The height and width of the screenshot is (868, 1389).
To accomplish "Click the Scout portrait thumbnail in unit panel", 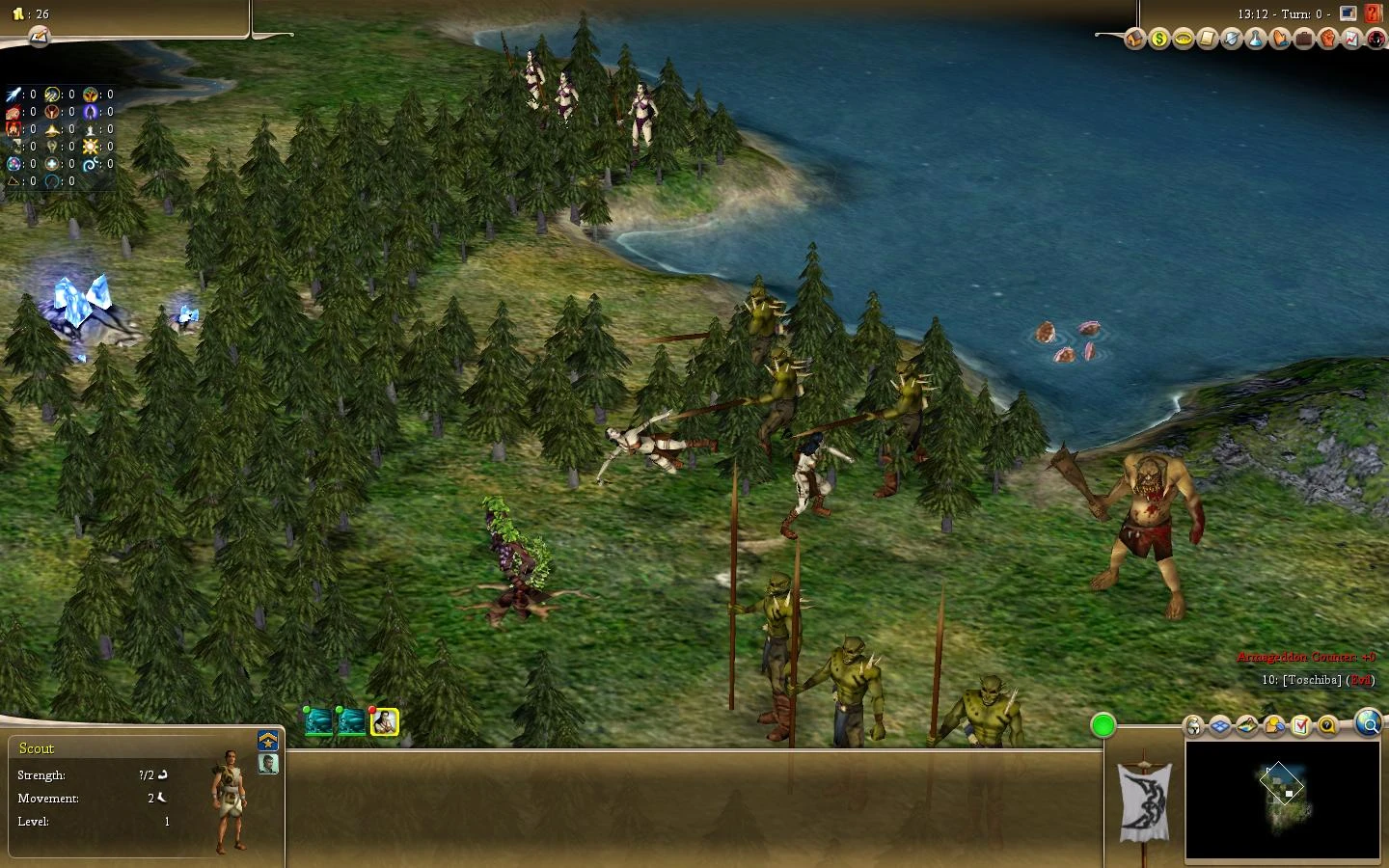I will coord(268,764).
